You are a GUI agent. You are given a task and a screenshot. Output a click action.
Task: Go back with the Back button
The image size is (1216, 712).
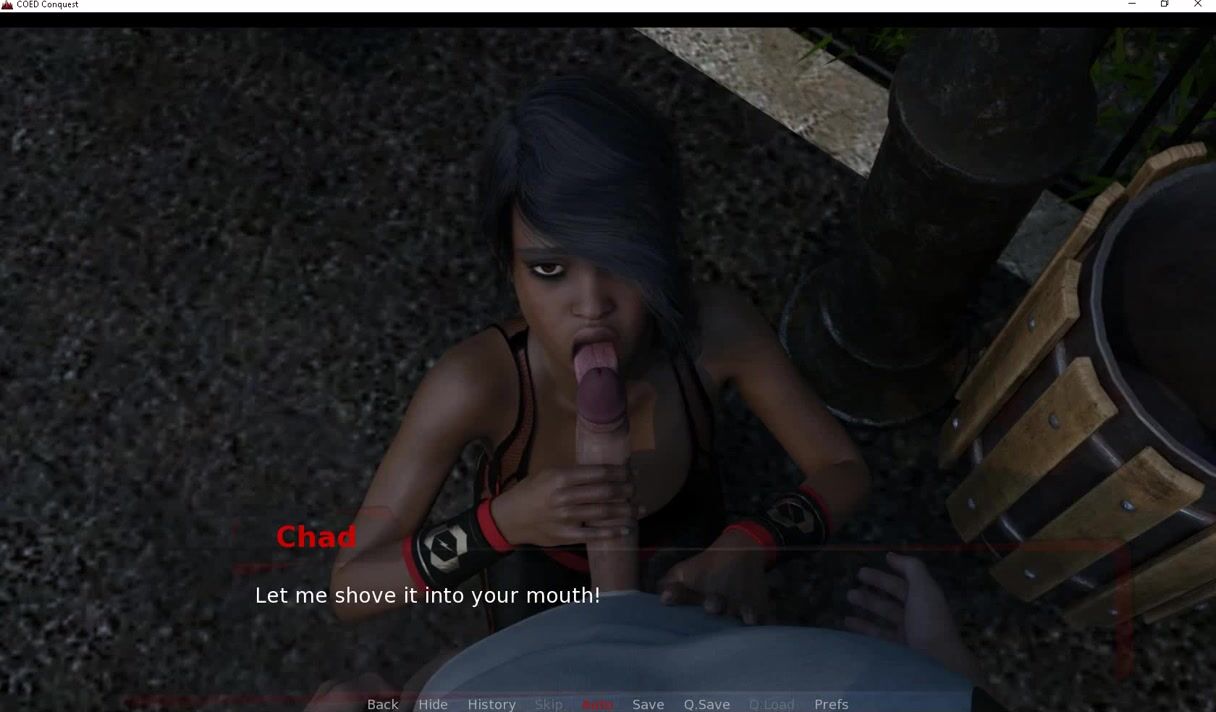tap(383, 704)
